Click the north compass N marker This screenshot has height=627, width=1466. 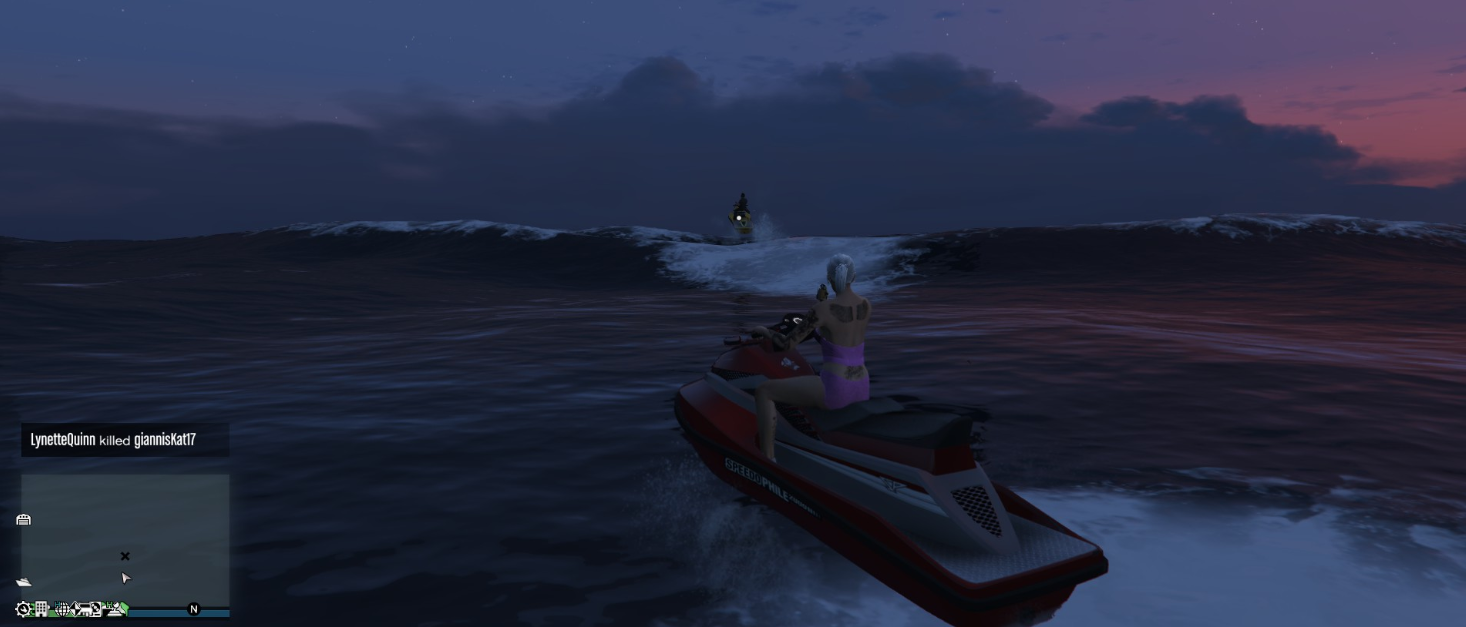(x=194, y=609)
